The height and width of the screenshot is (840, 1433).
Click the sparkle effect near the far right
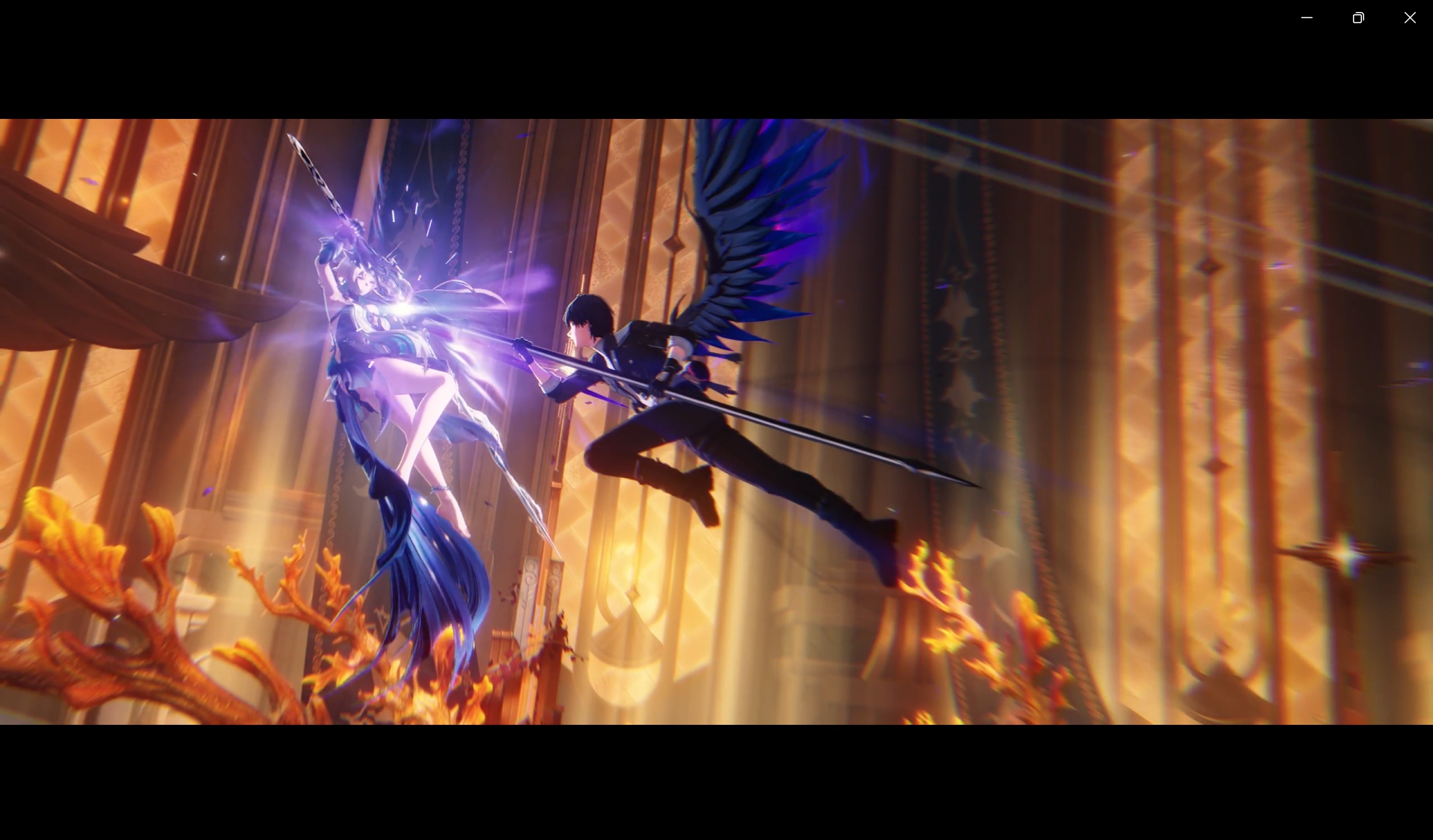(x=1347, y=554)
